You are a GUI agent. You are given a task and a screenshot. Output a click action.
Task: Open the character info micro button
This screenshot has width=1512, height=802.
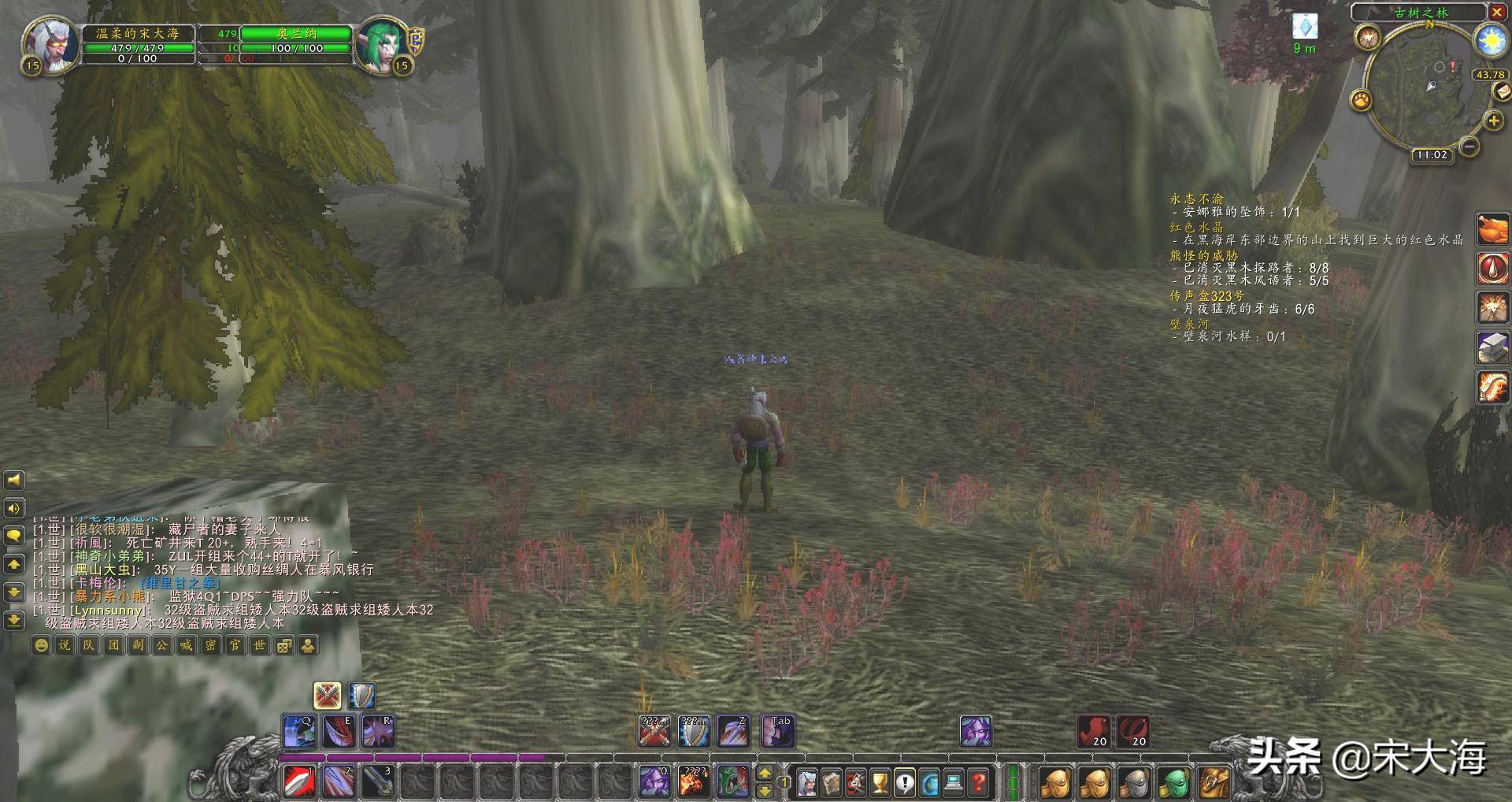coord(807,782)
